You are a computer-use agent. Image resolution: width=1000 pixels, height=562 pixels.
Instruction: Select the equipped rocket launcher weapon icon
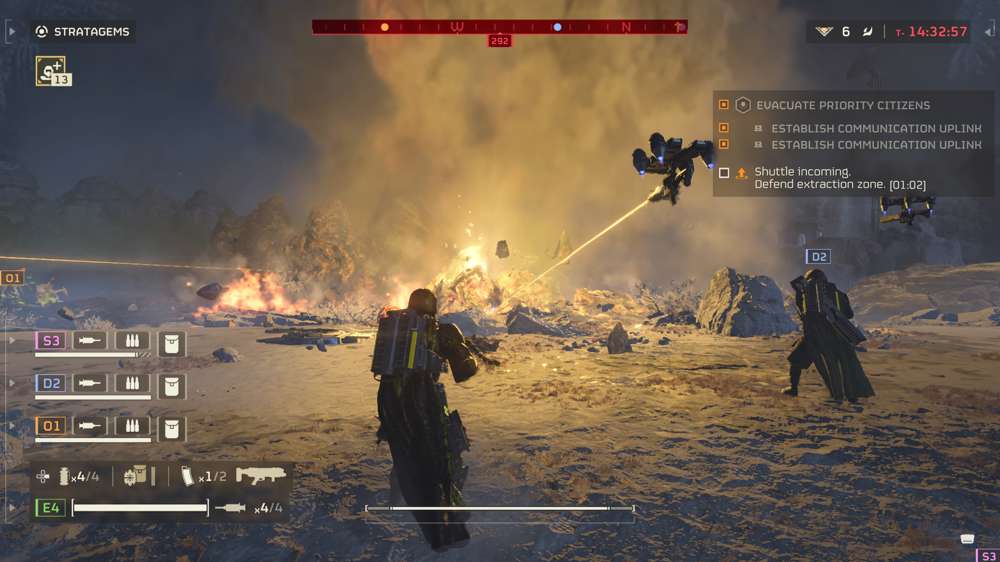pos(261,476)
